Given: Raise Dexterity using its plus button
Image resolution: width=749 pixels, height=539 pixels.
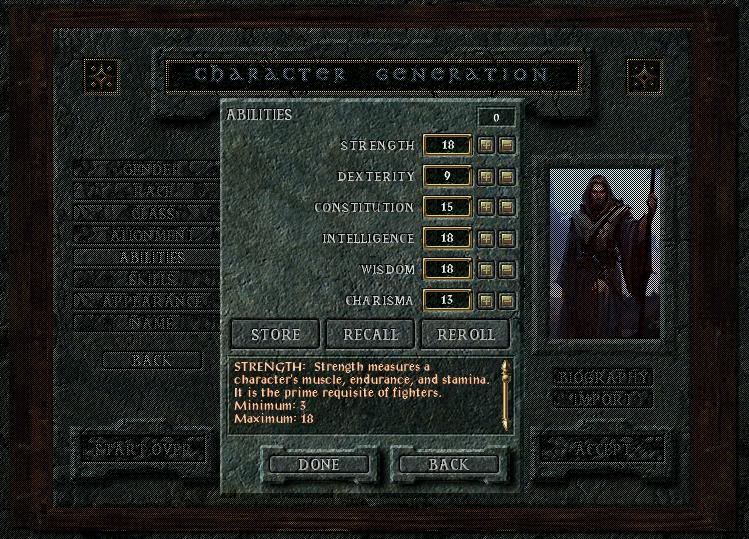Looking at the screenshot, I should [x=486, y=177].
